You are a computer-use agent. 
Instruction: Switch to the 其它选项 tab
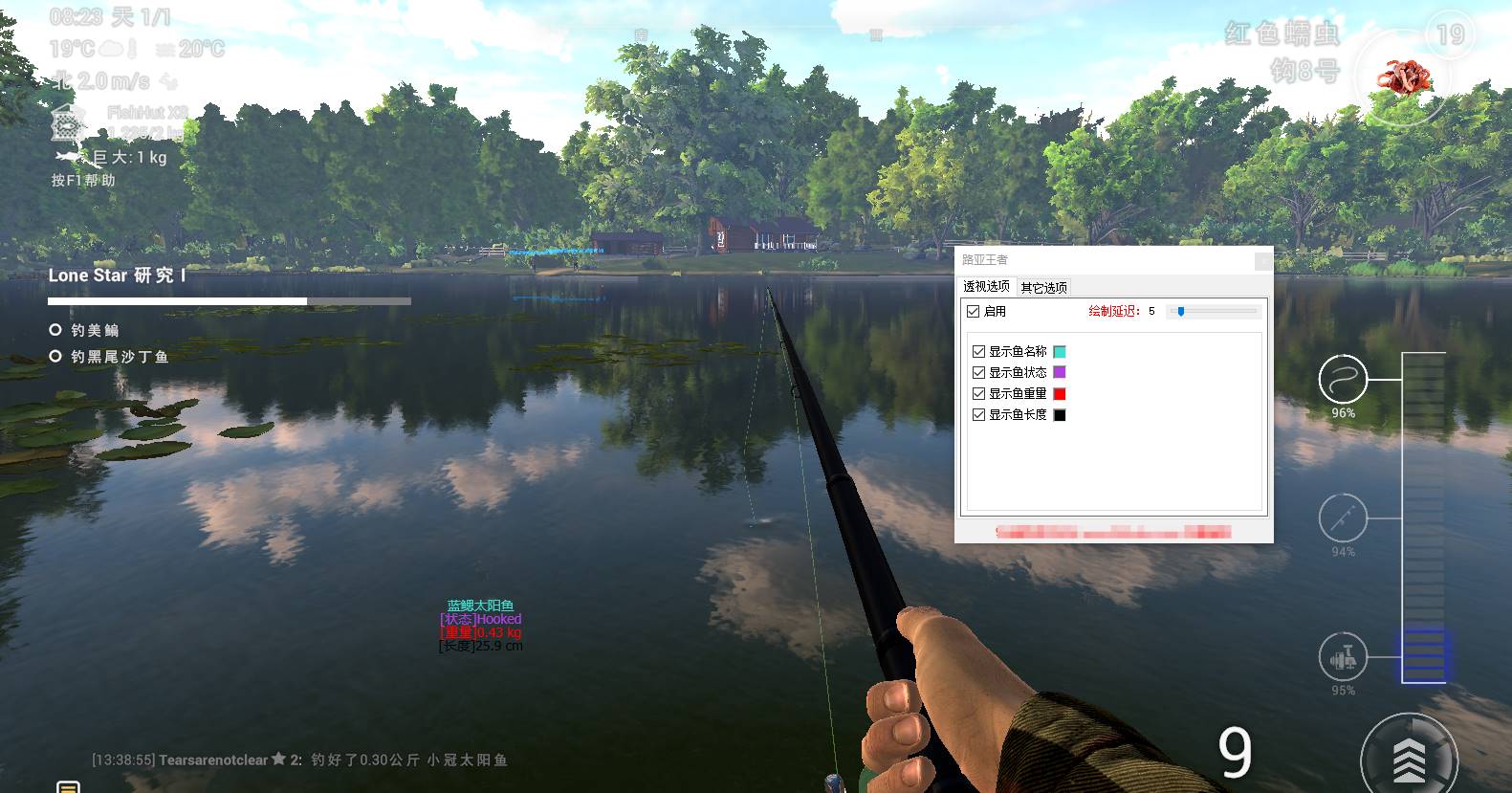point(1045,286)
